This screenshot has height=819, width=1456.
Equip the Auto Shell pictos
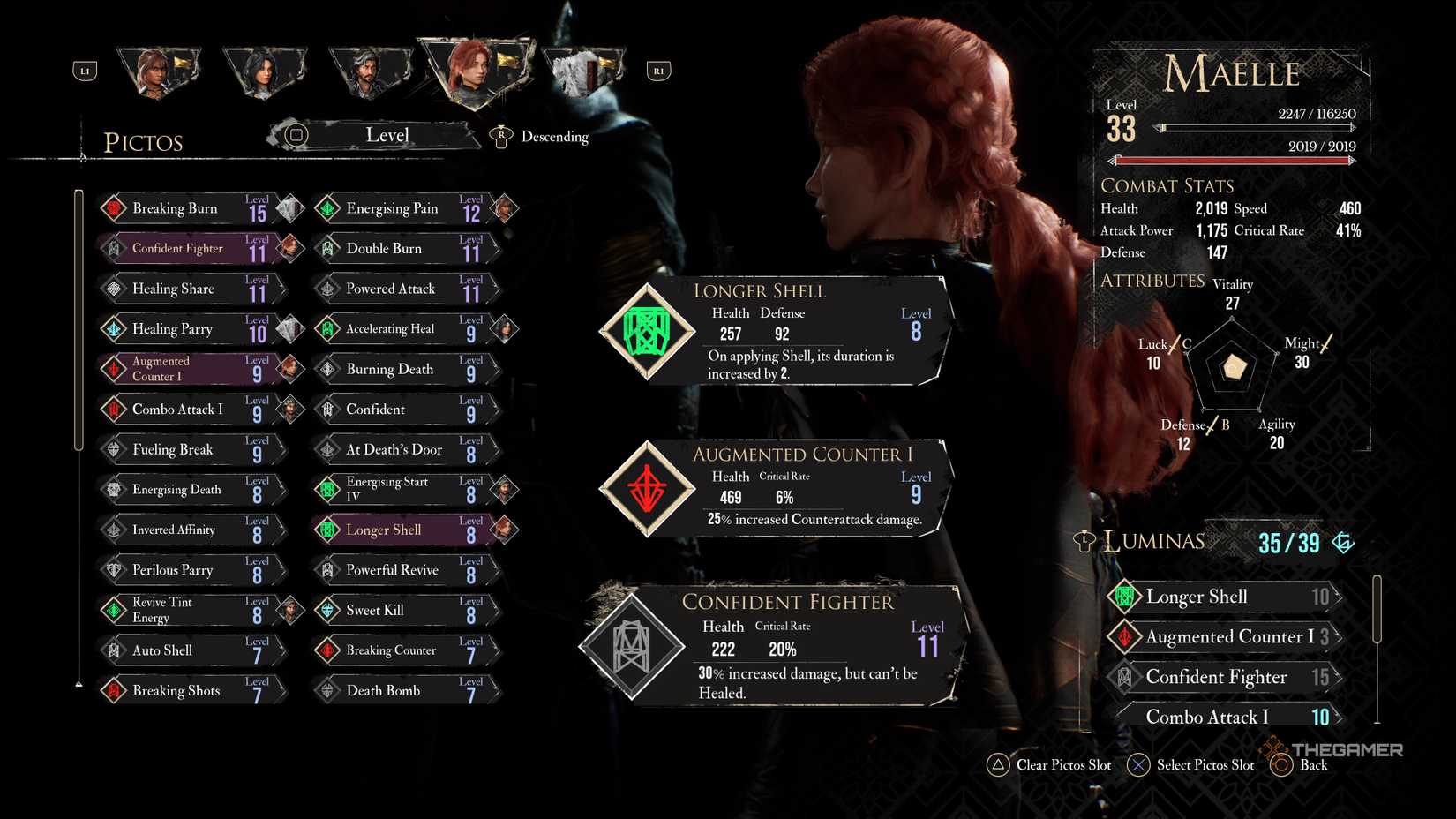click(x=163, y=650)
